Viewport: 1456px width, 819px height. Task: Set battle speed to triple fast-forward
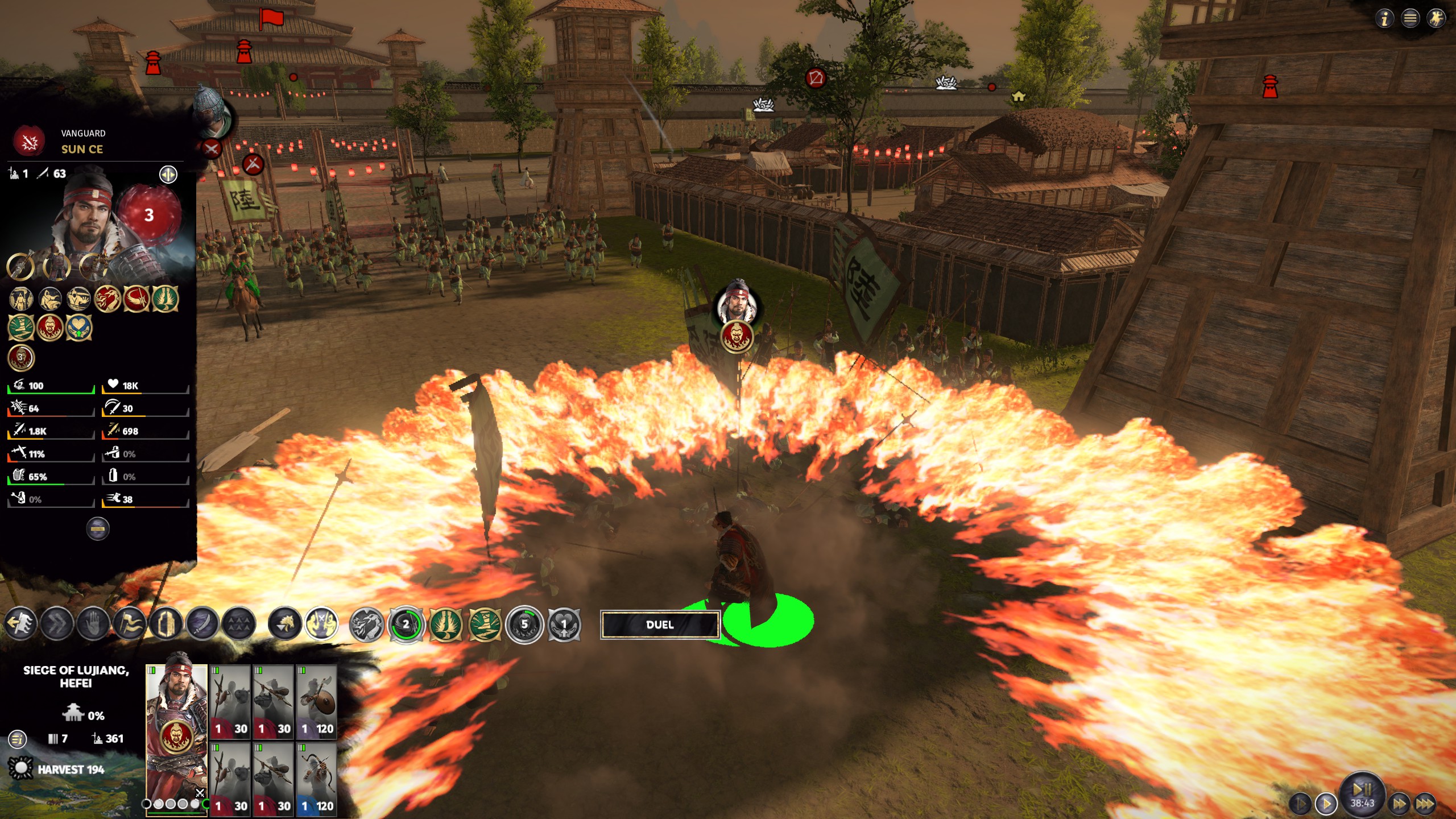(x=1425, y=804)
